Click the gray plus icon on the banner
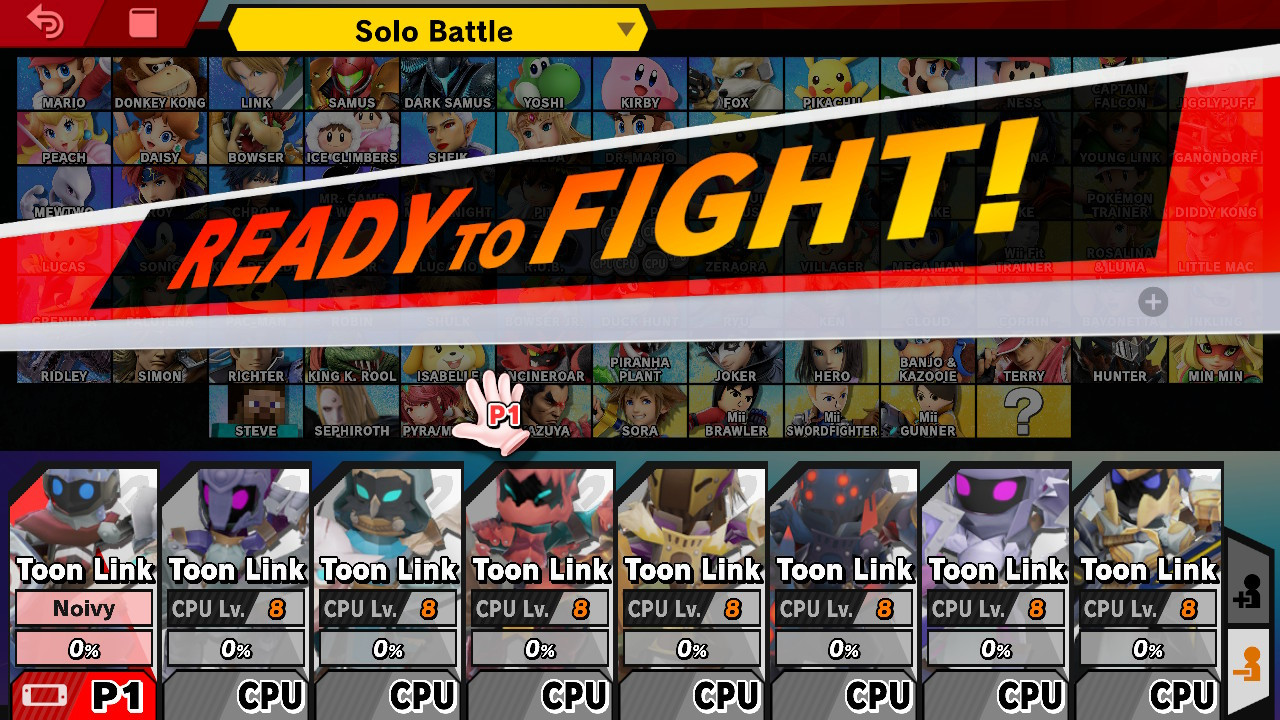Image resolution: width=1280 pixels, height=720 pixels. (1152, 302)
